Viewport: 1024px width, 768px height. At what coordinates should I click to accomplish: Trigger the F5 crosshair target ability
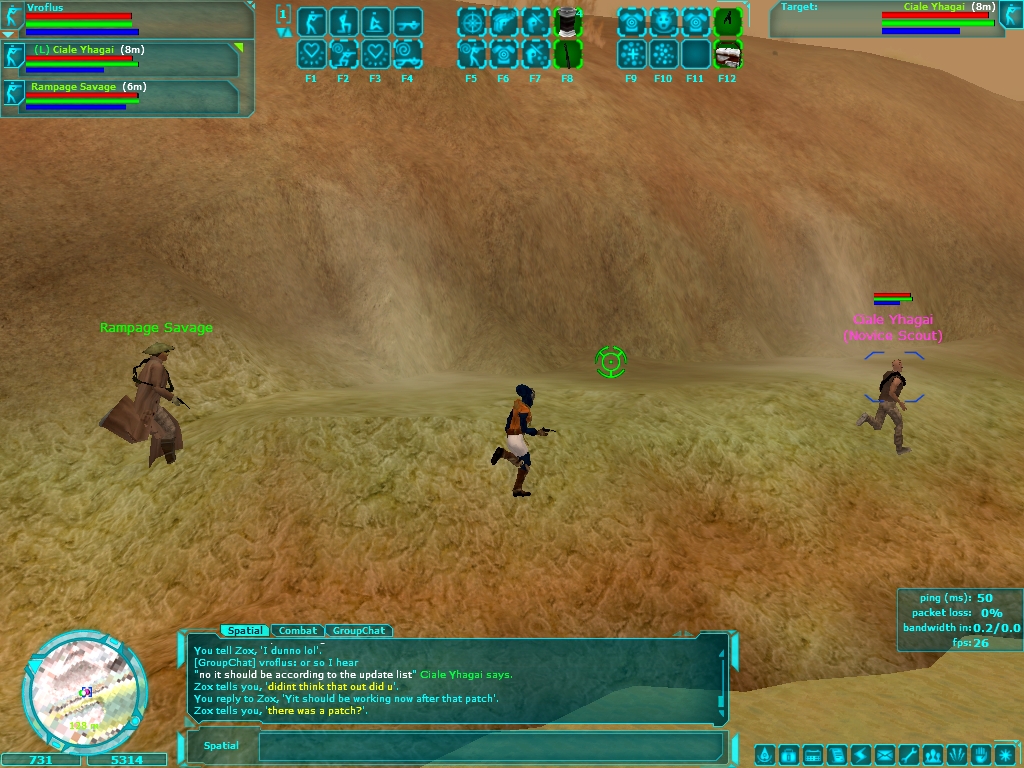(471, 22)
